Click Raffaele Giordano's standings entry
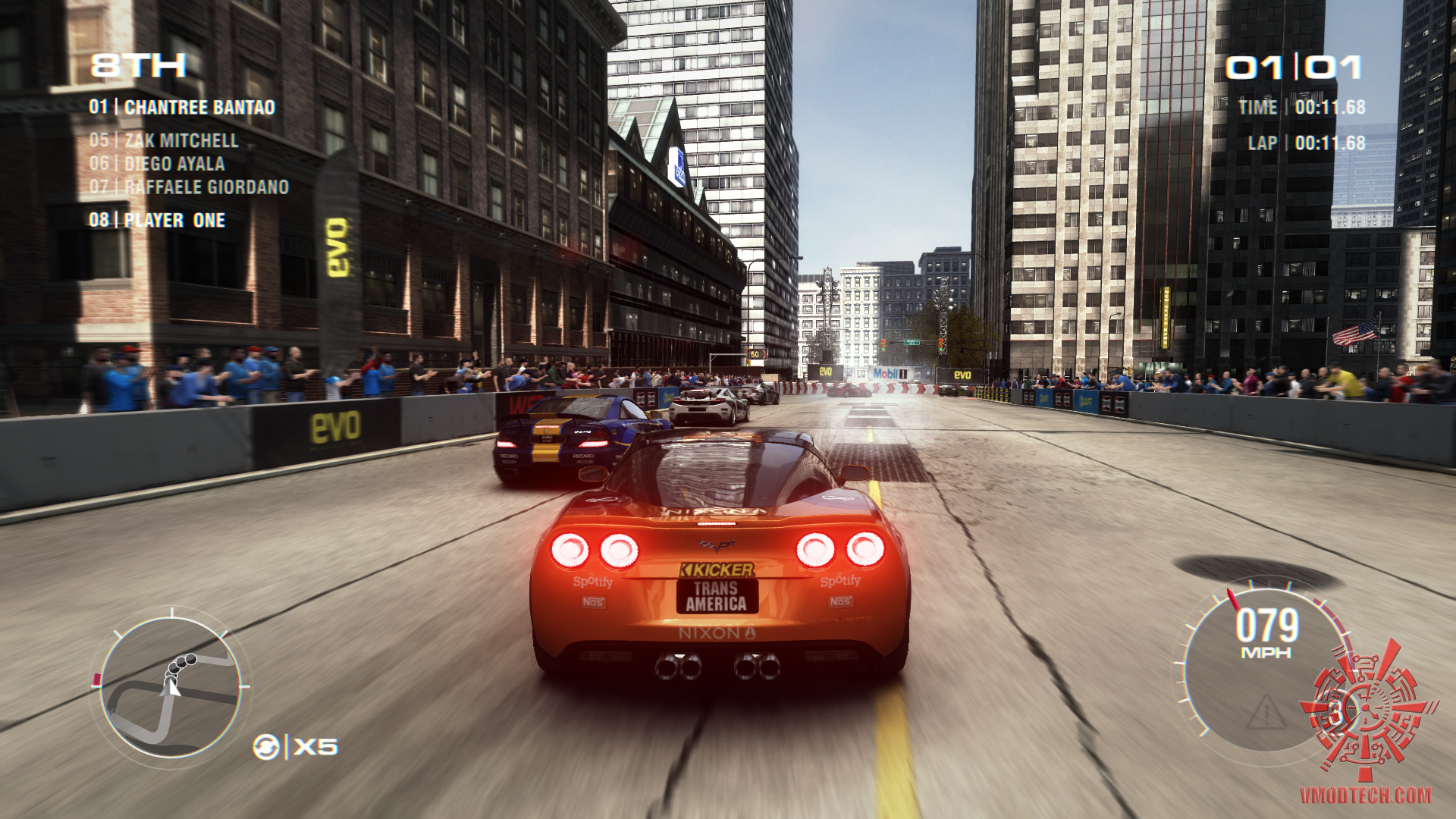Image resolution: width=1456 pixels, height=819 pixels. pyautogui.click(x=189, y=187)
